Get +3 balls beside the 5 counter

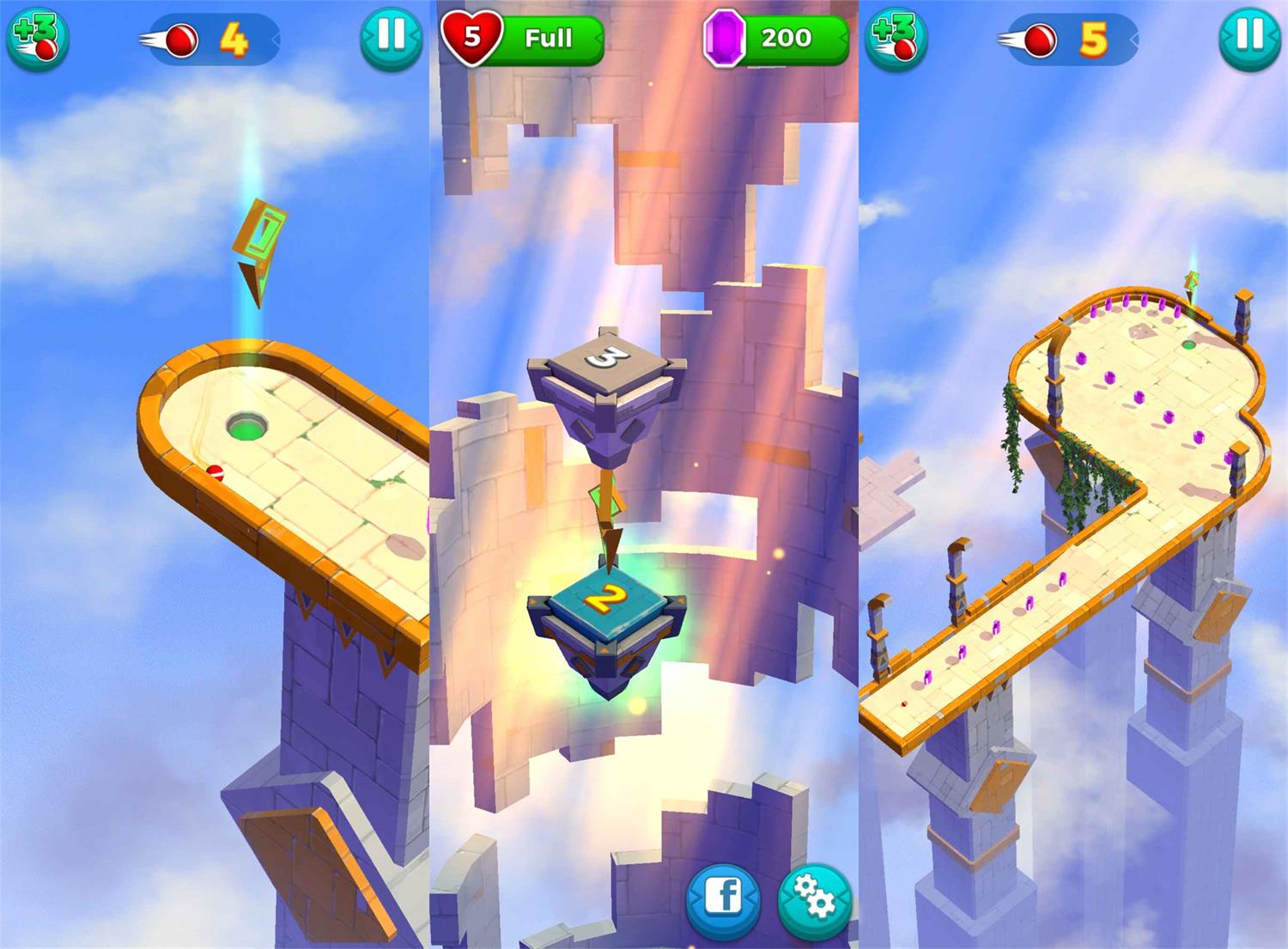click(x=896, y=38)
